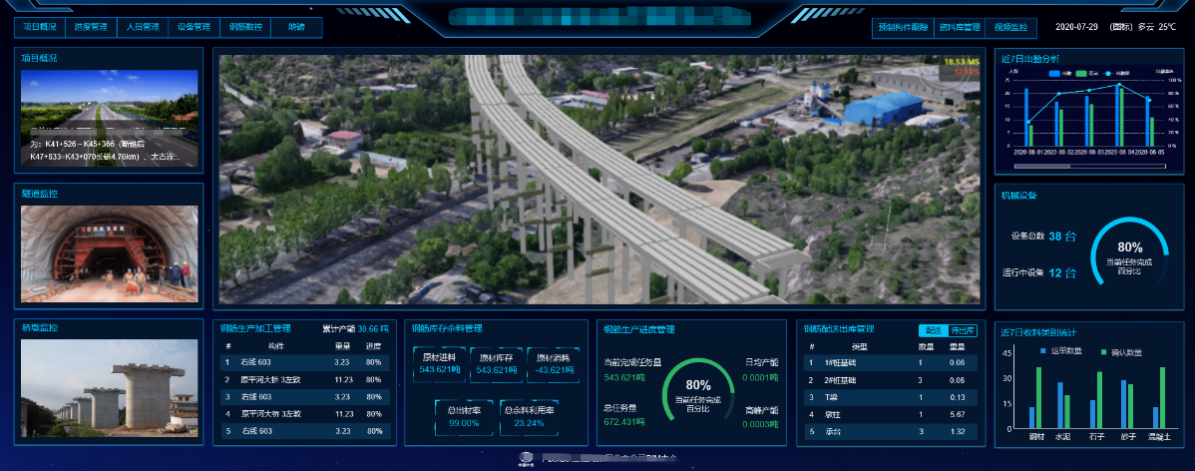View the project overview highway image
The image size is (1195, 471).
point(110,118)
